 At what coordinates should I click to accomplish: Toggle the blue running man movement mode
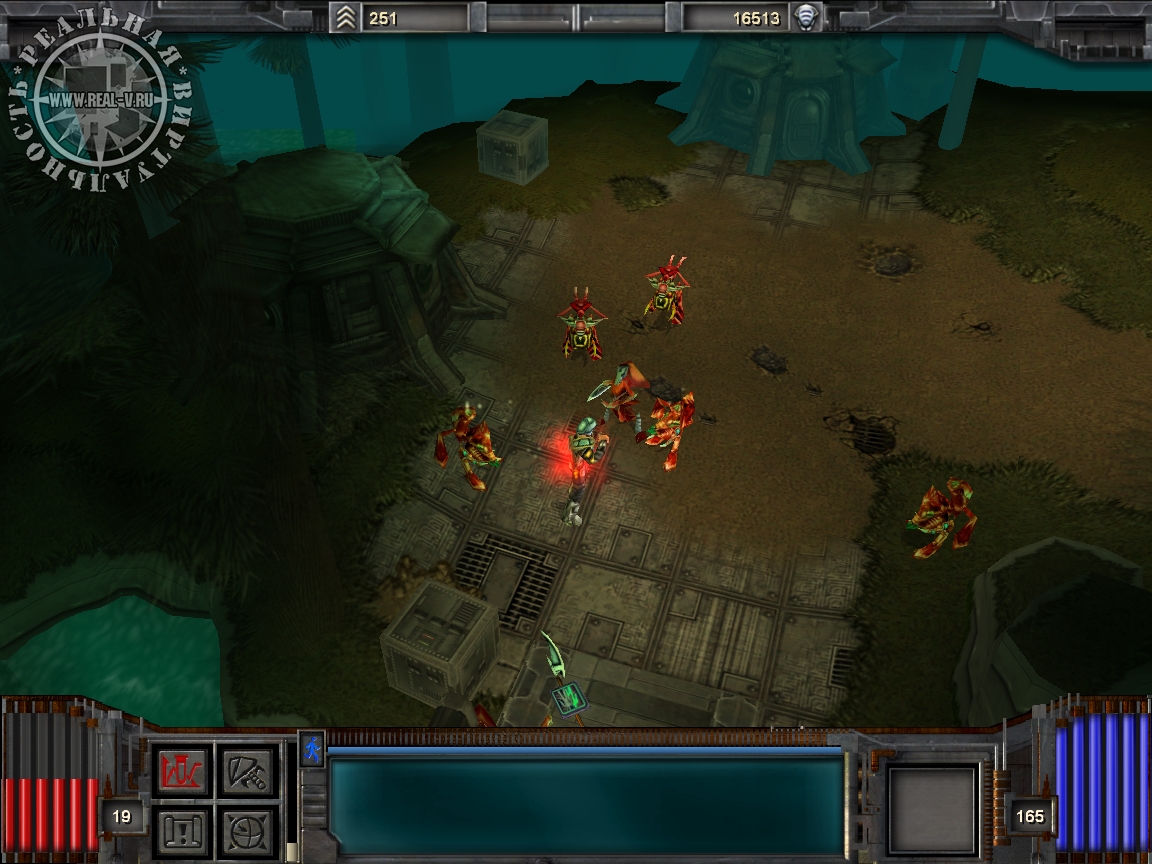pos(313,748)
